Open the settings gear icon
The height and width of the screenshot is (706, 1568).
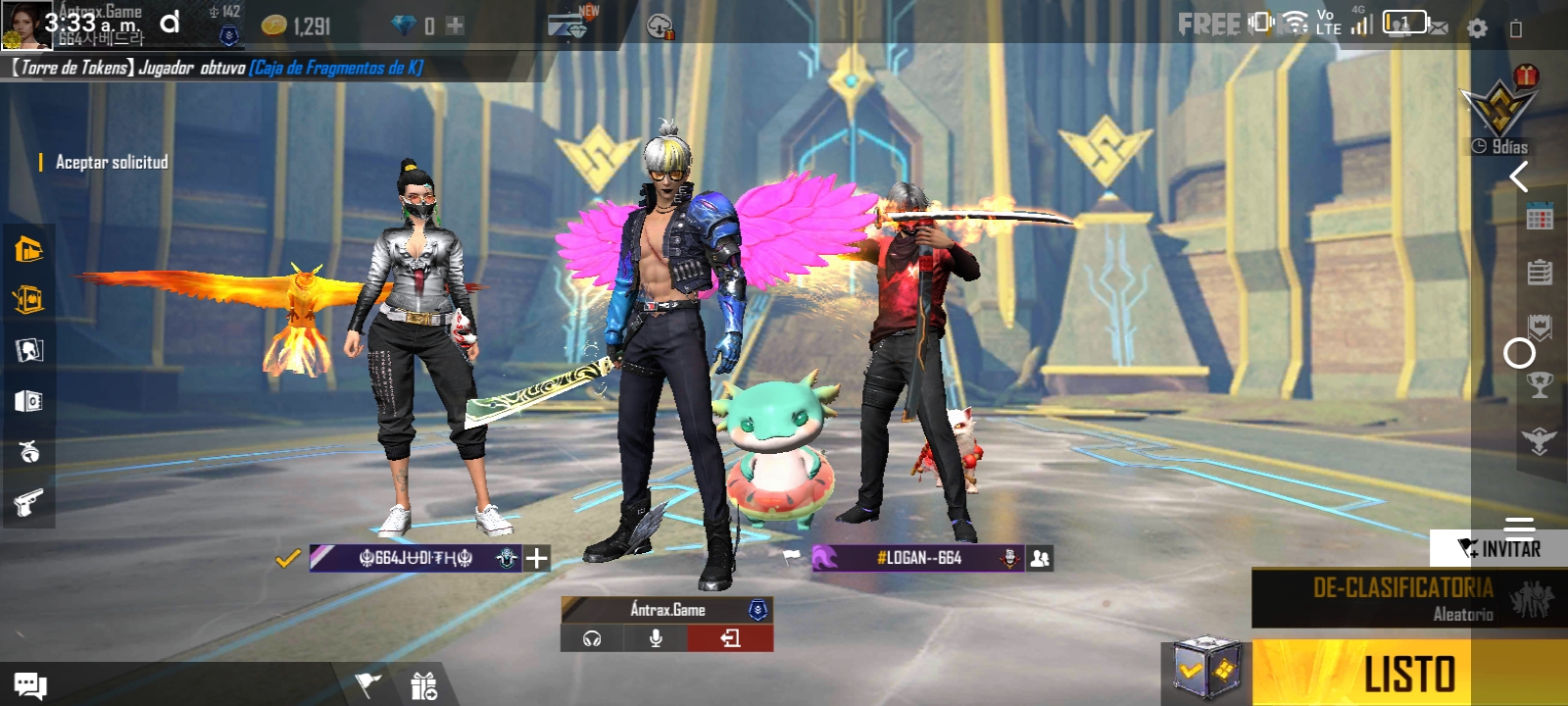[x=1477, y=28]
